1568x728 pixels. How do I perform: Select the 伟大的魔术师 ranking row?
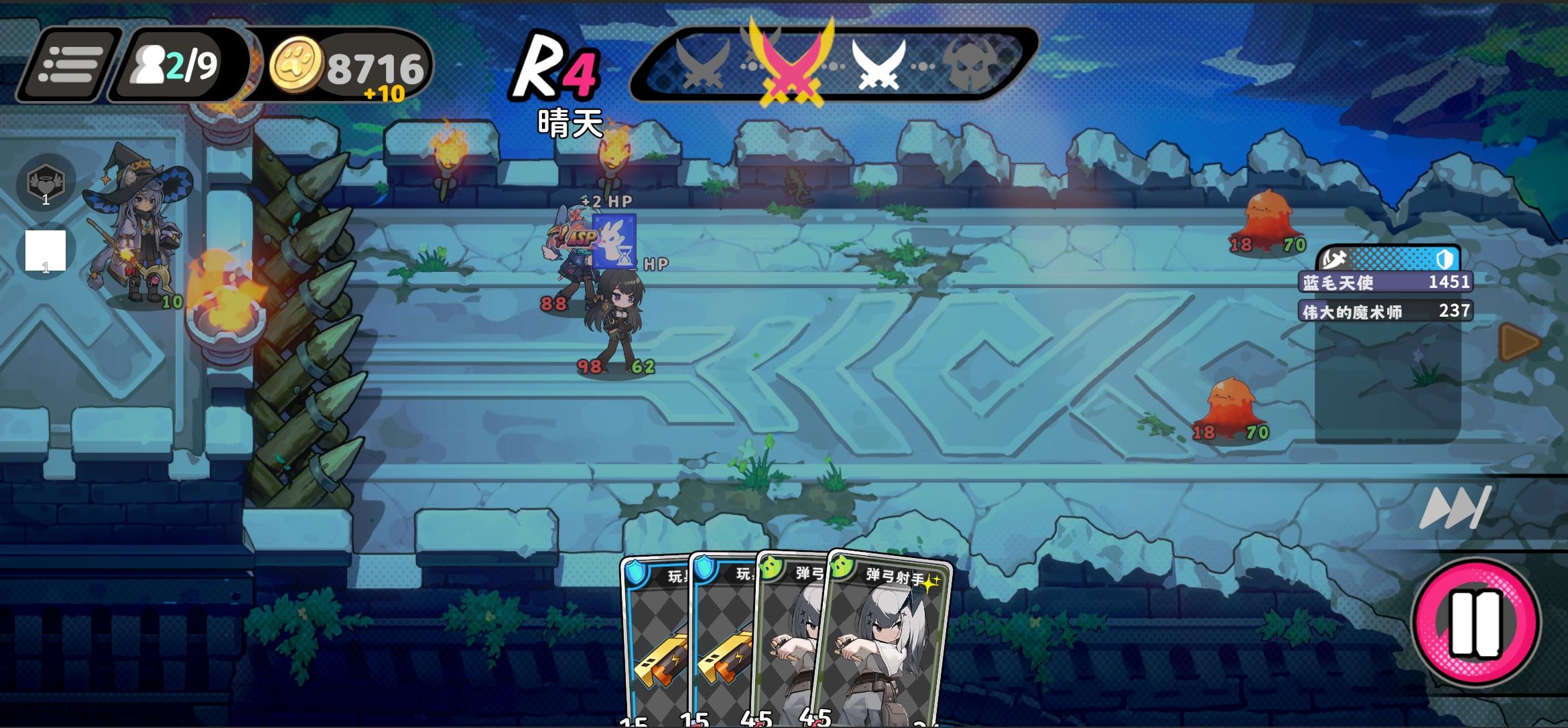(x=1386, y=311)
